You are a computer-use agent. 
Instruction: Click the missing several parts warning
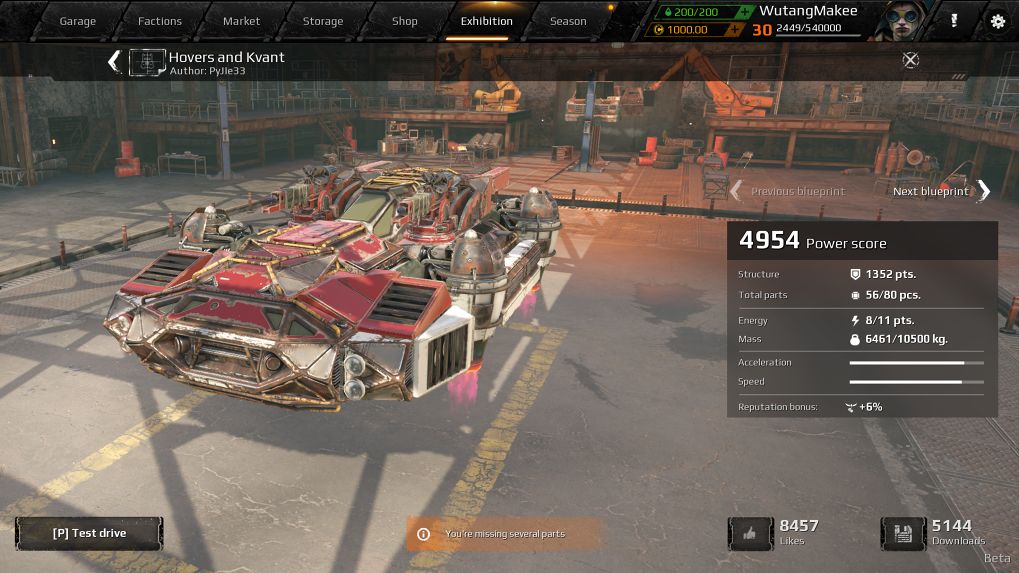tap(504, 534)
